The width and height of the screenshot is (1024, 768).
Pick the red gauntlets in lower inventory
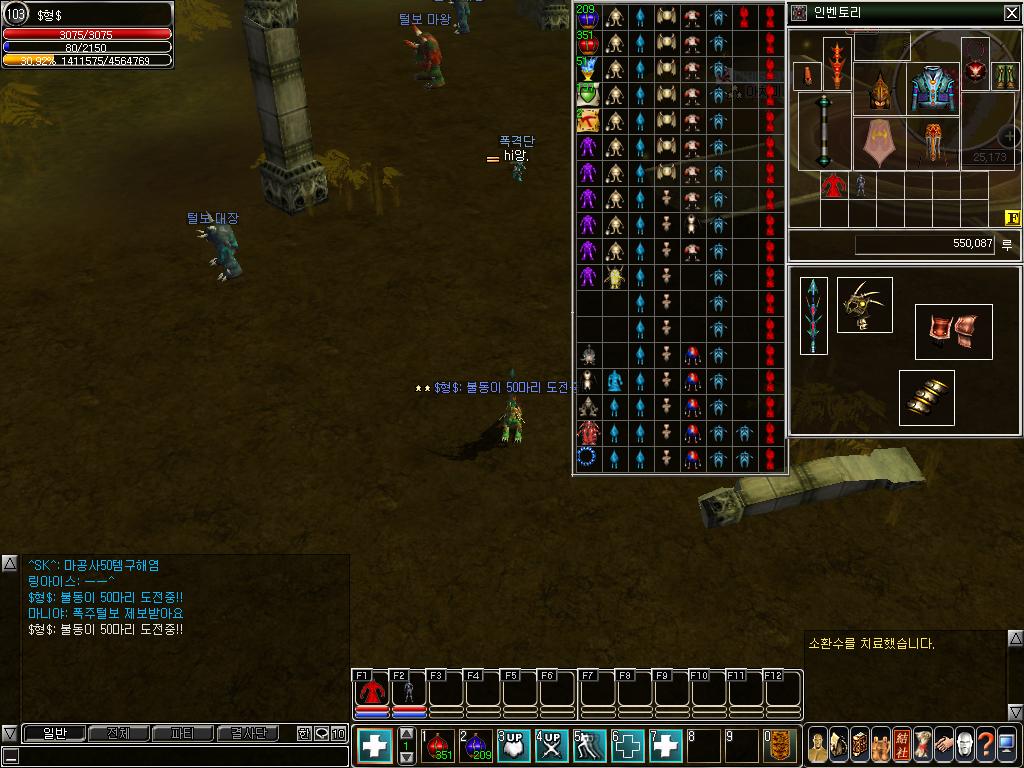coord(953,332)
